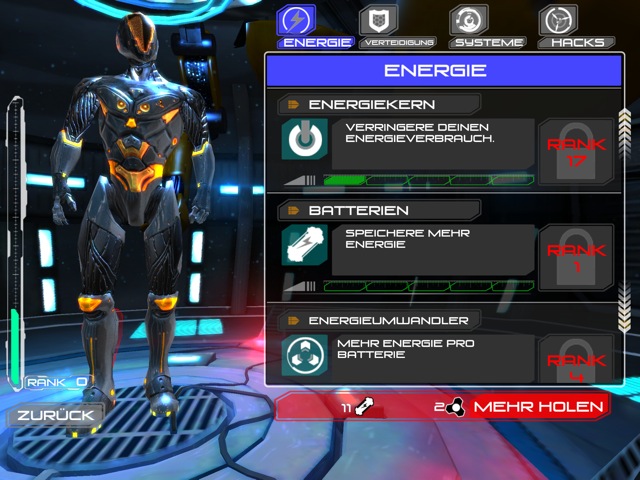
Task: Click the locked Rank 1 Batterien upgrade
Action: click(x=578, y=257)
